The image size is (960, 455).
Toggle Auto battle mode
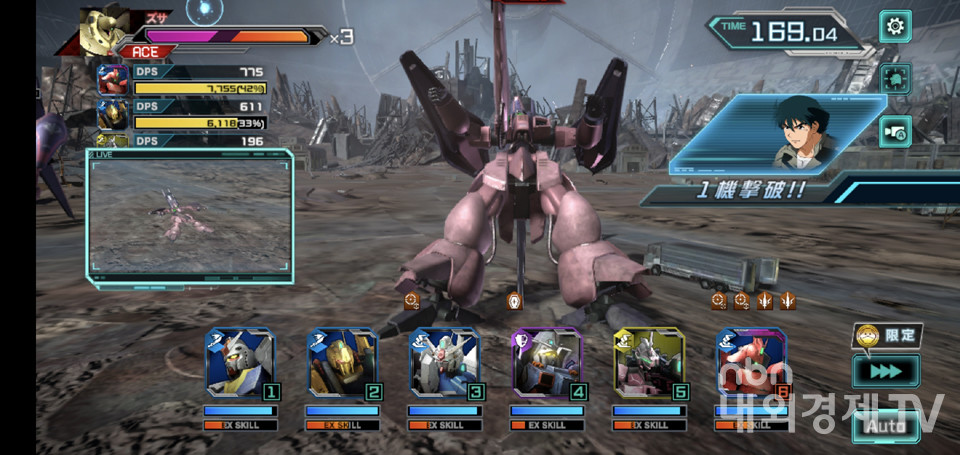point(885,427)
